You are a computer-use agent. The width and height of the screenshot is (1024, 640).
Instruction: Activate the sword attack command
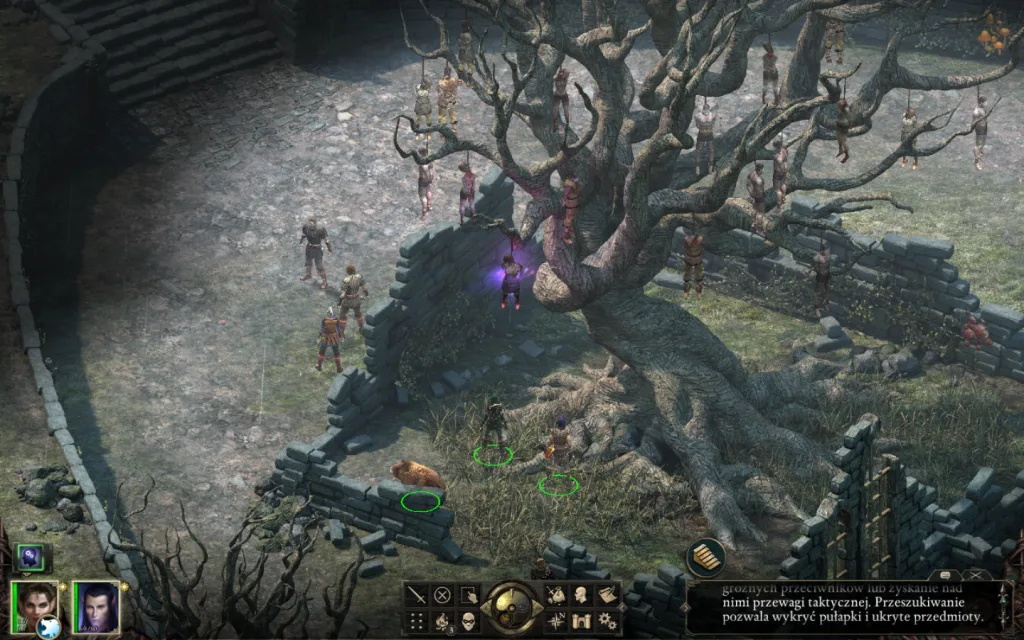tap(417, 595)
